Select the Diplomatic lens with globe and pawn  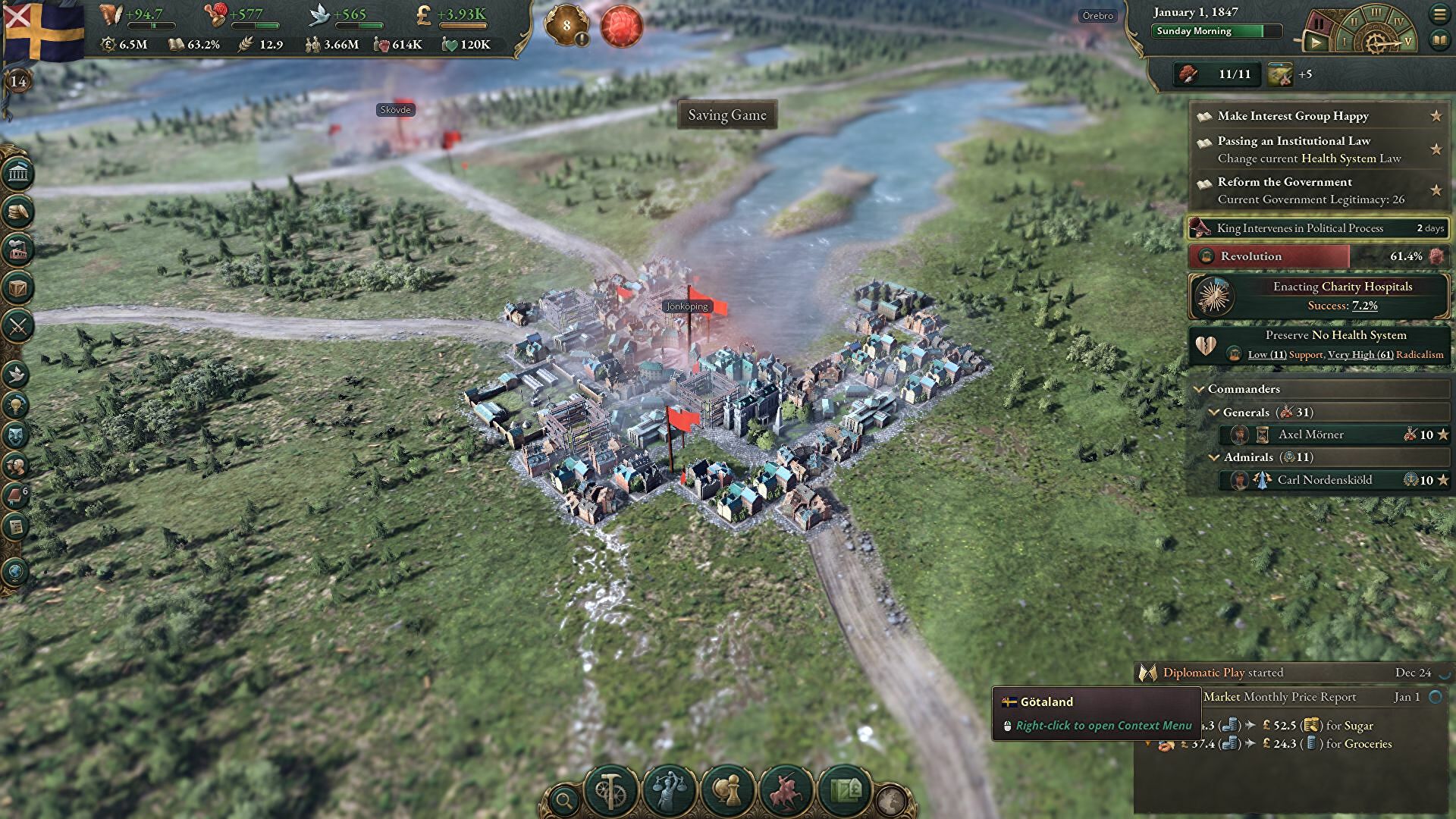click(x=727, y=791)
